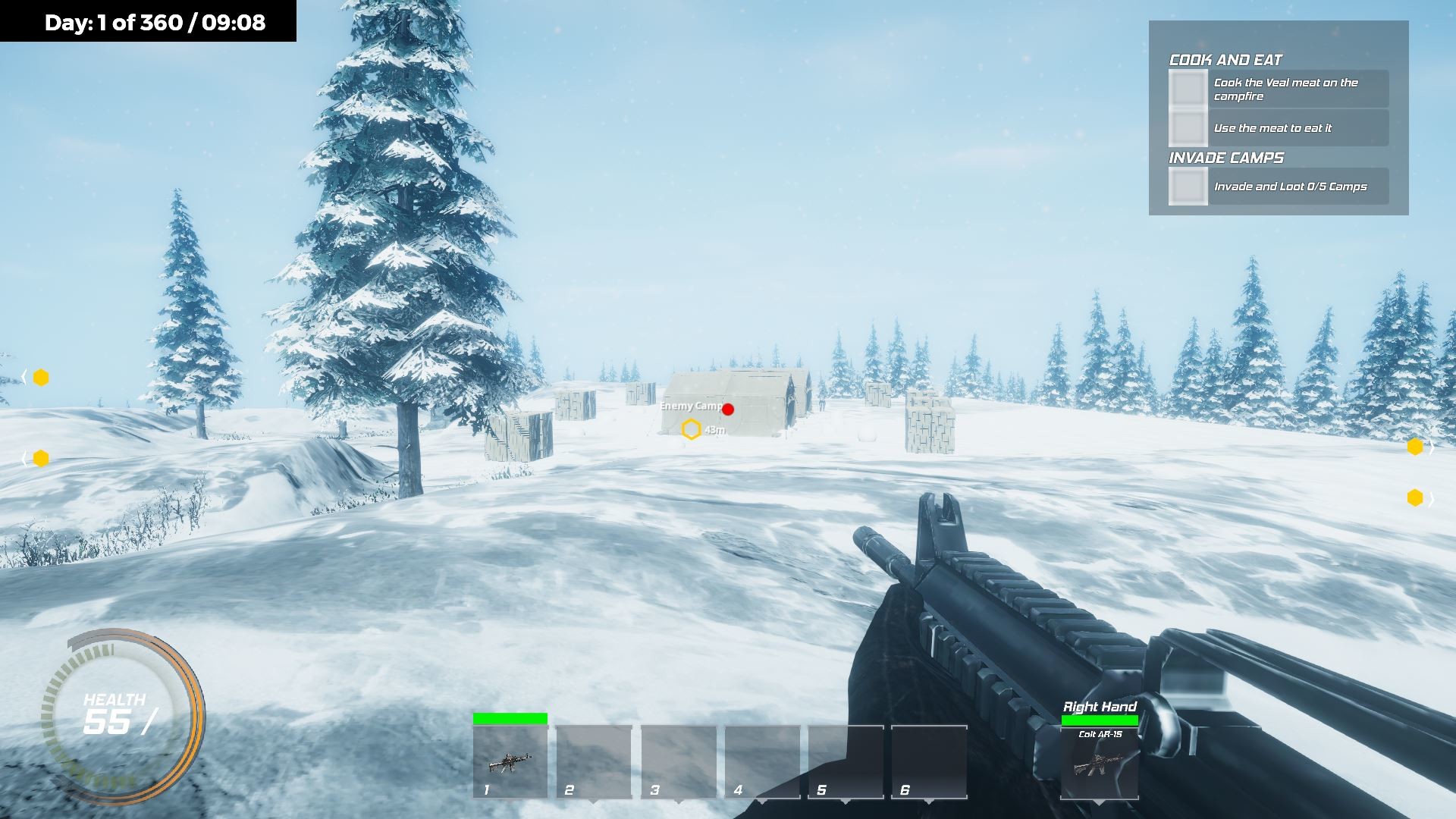Click the green durability bar above slot 1

[510, 717]
